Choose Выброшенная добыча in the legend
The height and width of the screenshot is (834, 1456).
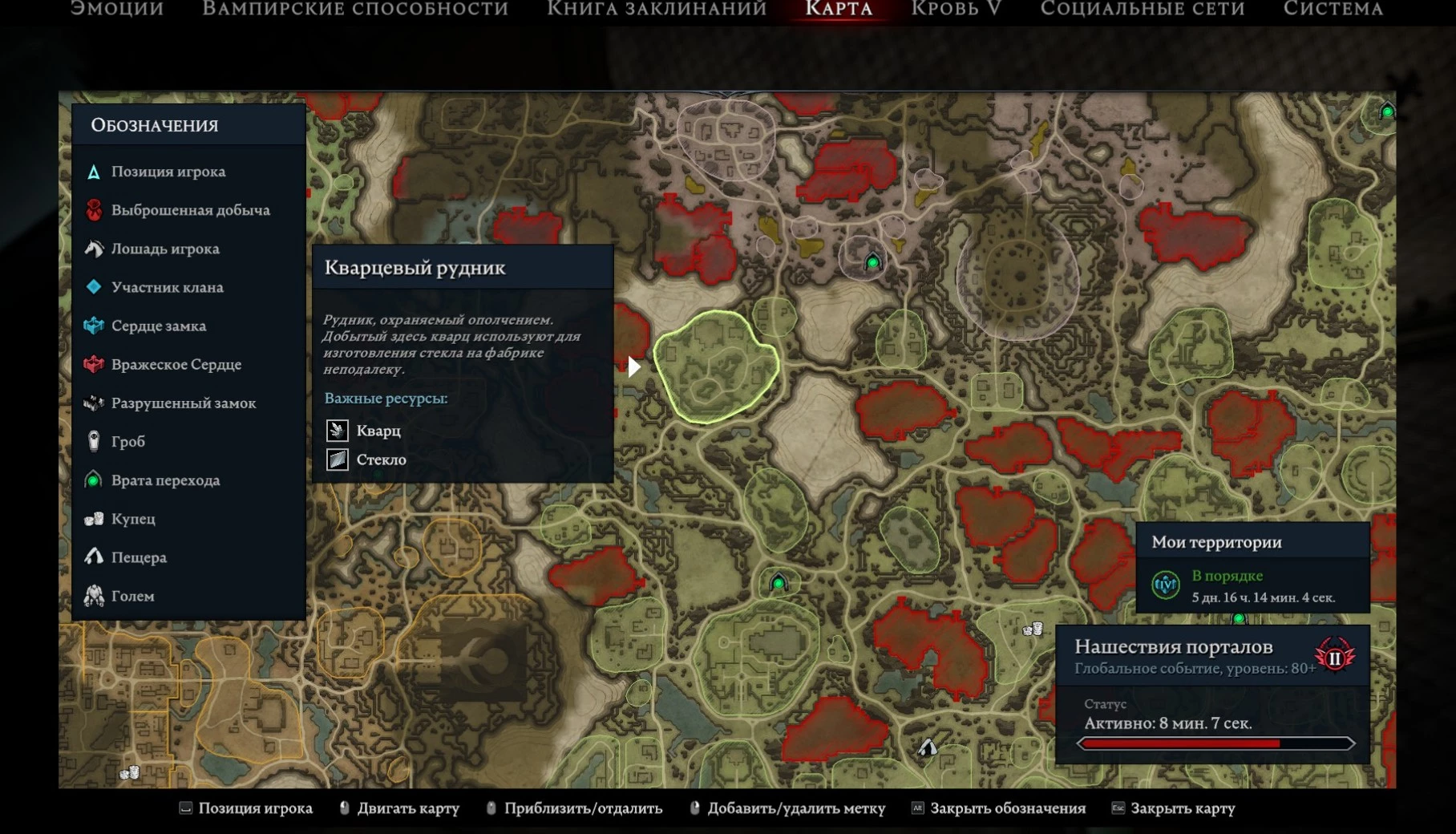click(190, 210)
